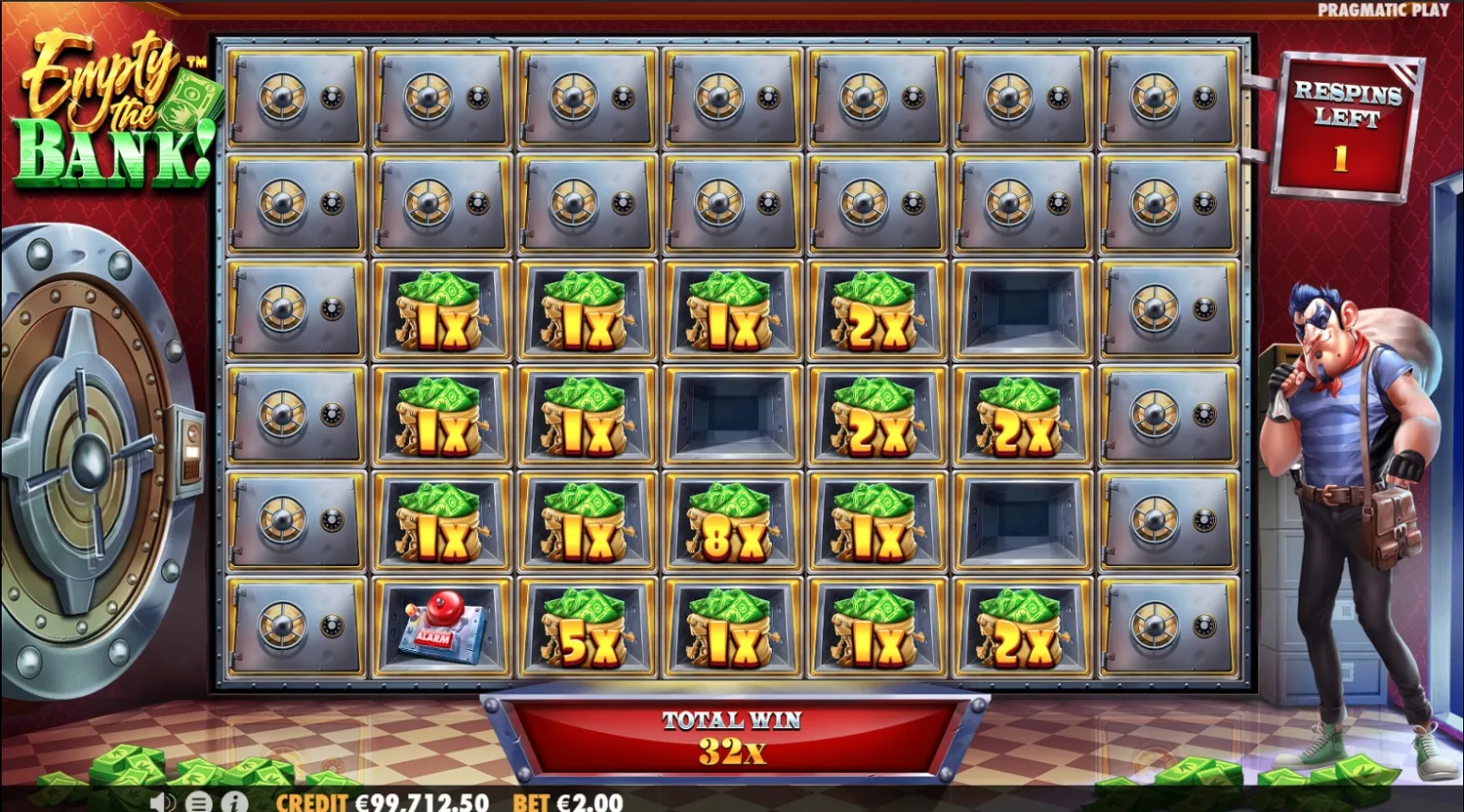Click the Total Win 32x banner
This screenshot has width=1464, height=812.
(732, 737)
